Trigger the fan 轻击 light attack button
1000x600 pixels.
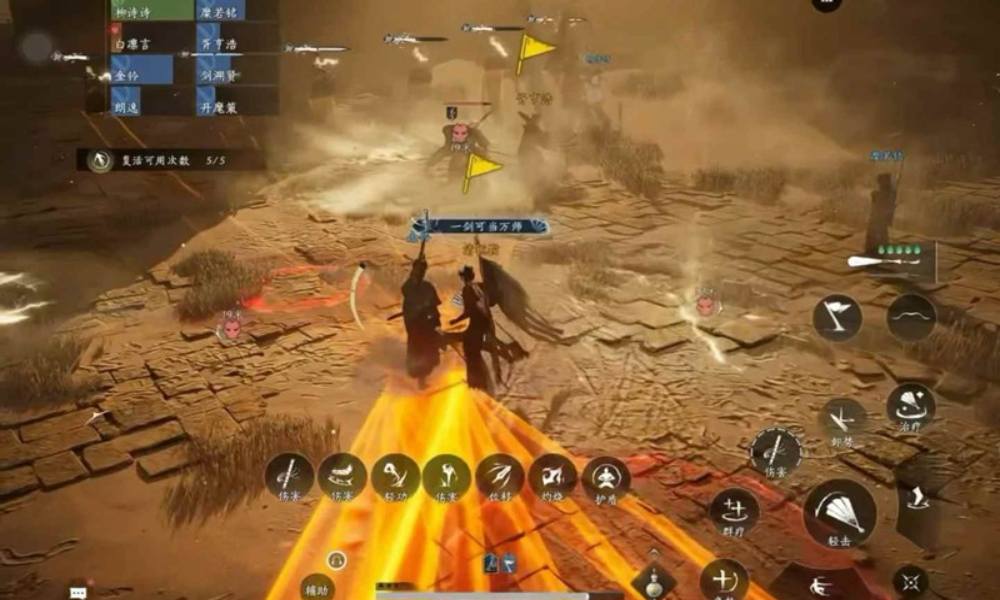(840, 512)
